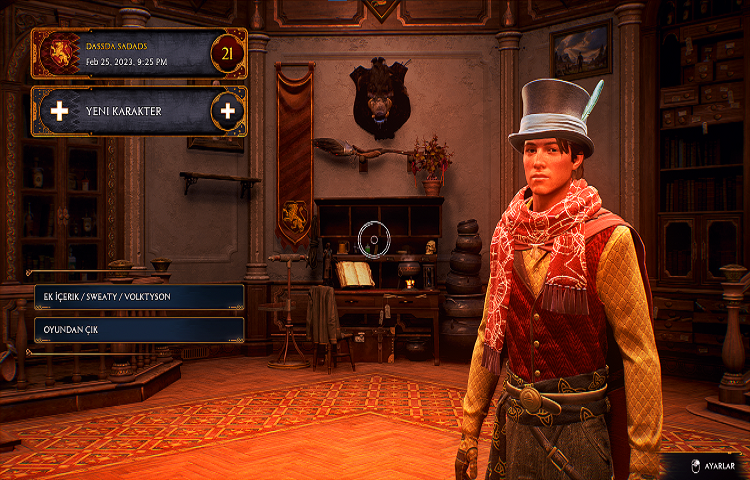Open the Ek İçerik menu entry
This screenshot has width=750, height=480.
point(138,297)
